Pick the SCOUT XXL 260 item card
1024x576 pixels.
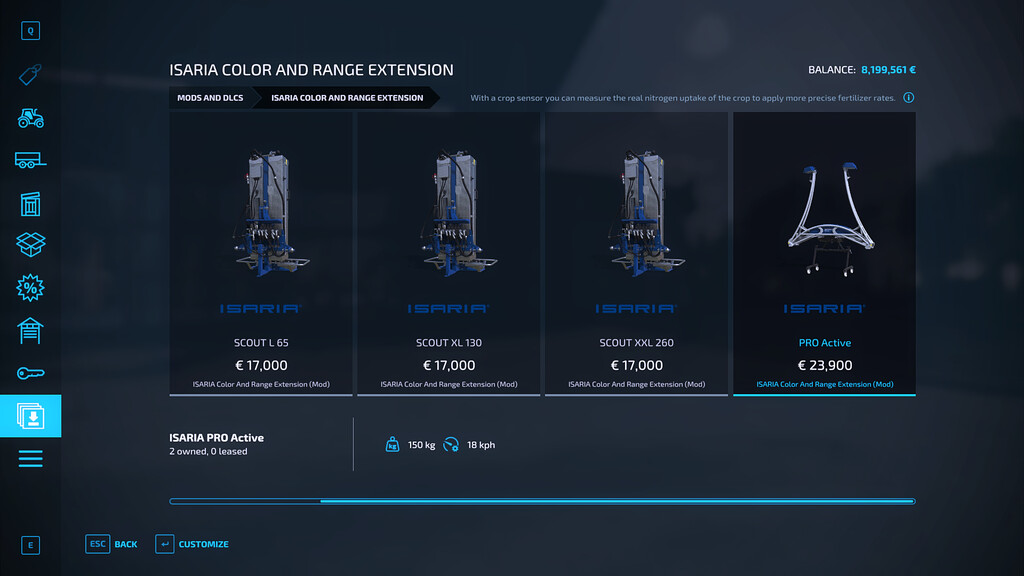(x=636, y=253)
